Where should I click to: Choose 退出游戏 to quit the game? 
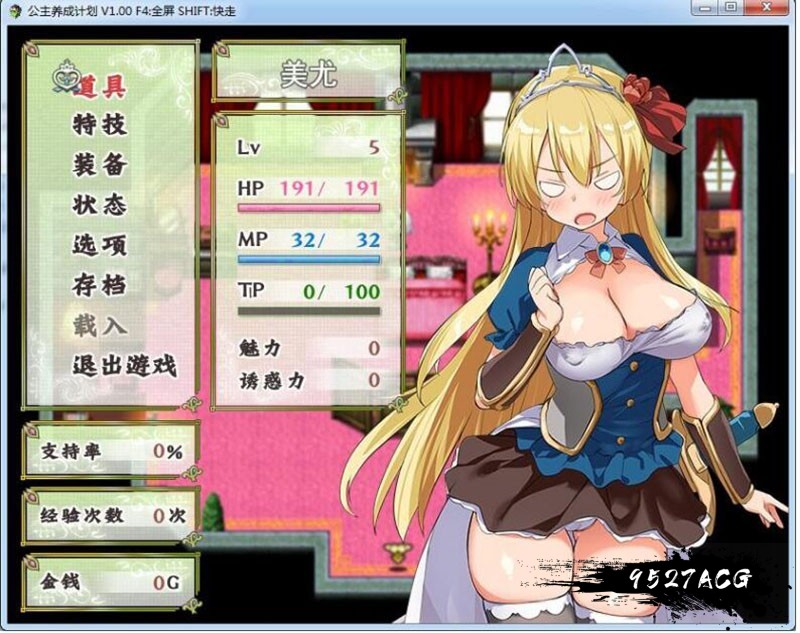[124, 366]
